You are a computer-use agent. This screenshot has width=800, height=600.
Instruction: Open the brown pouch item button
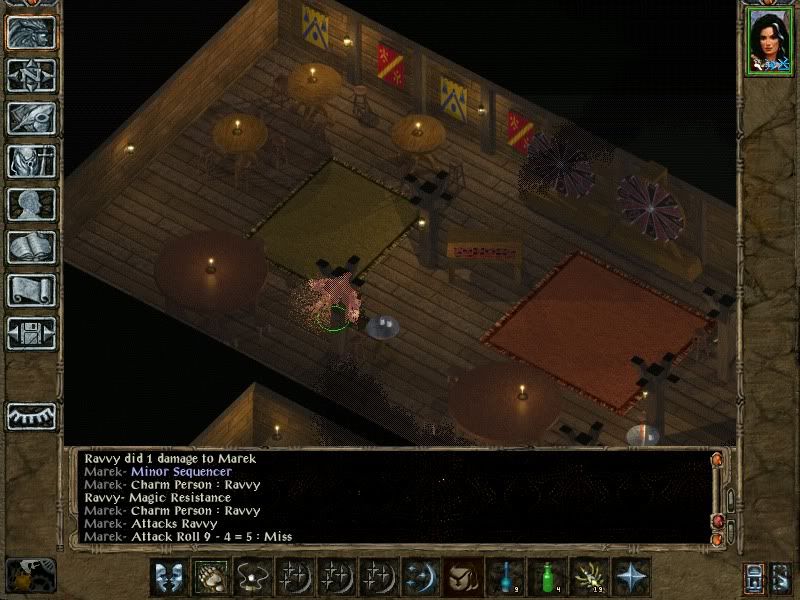[461, 577]
